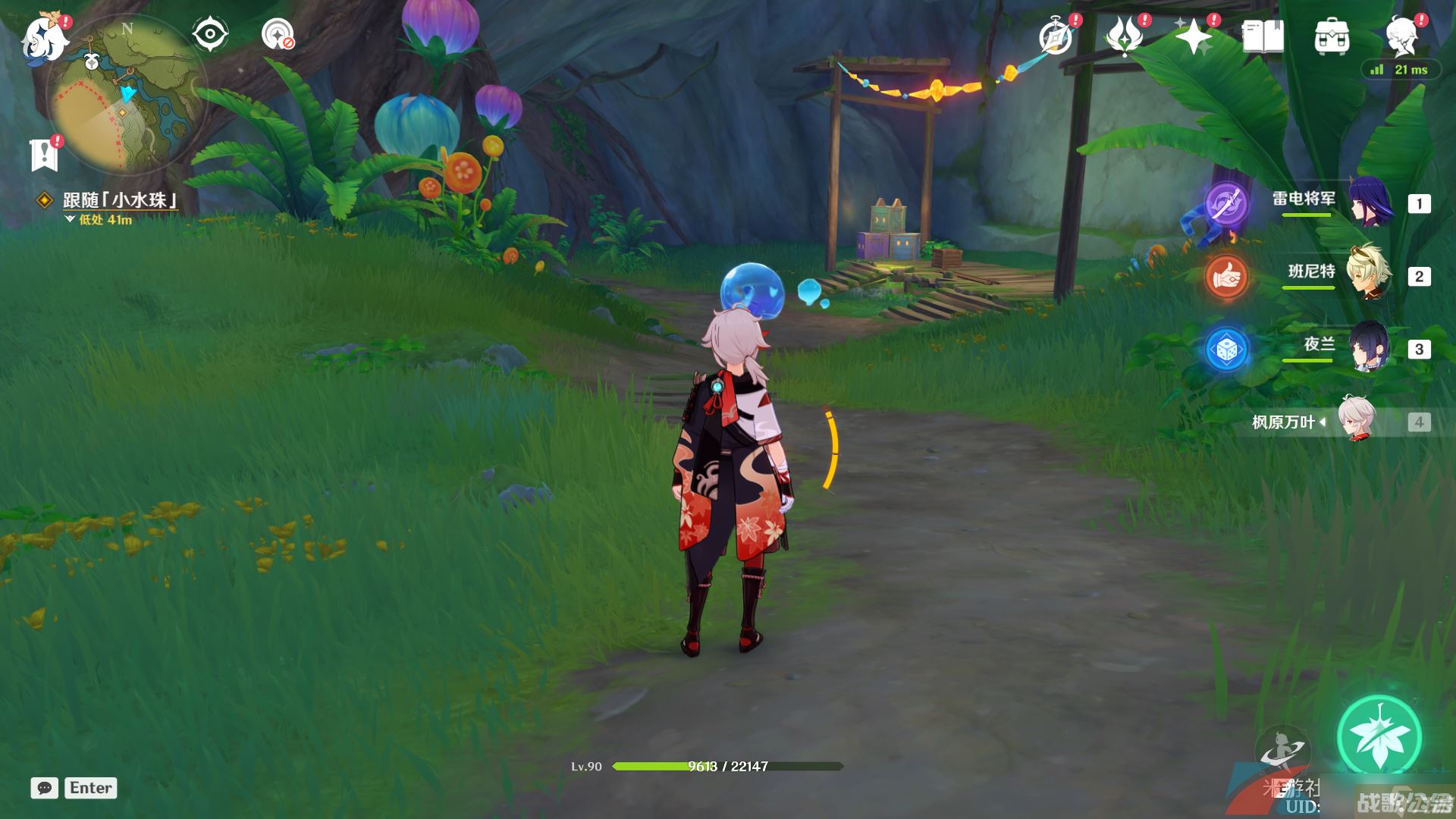This screenshot has width=1456, height=819.
Task: Open the character profile head icon
Action: [1401, 36]
